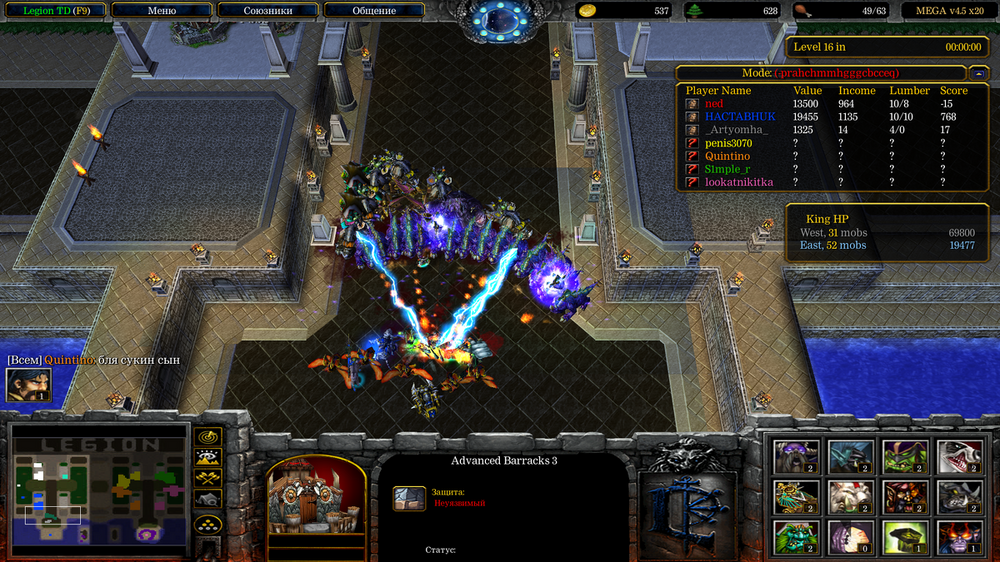Select the white shark-toothed creature icon
This screenshot has width=1000, height=562.
tap(958, 456)
